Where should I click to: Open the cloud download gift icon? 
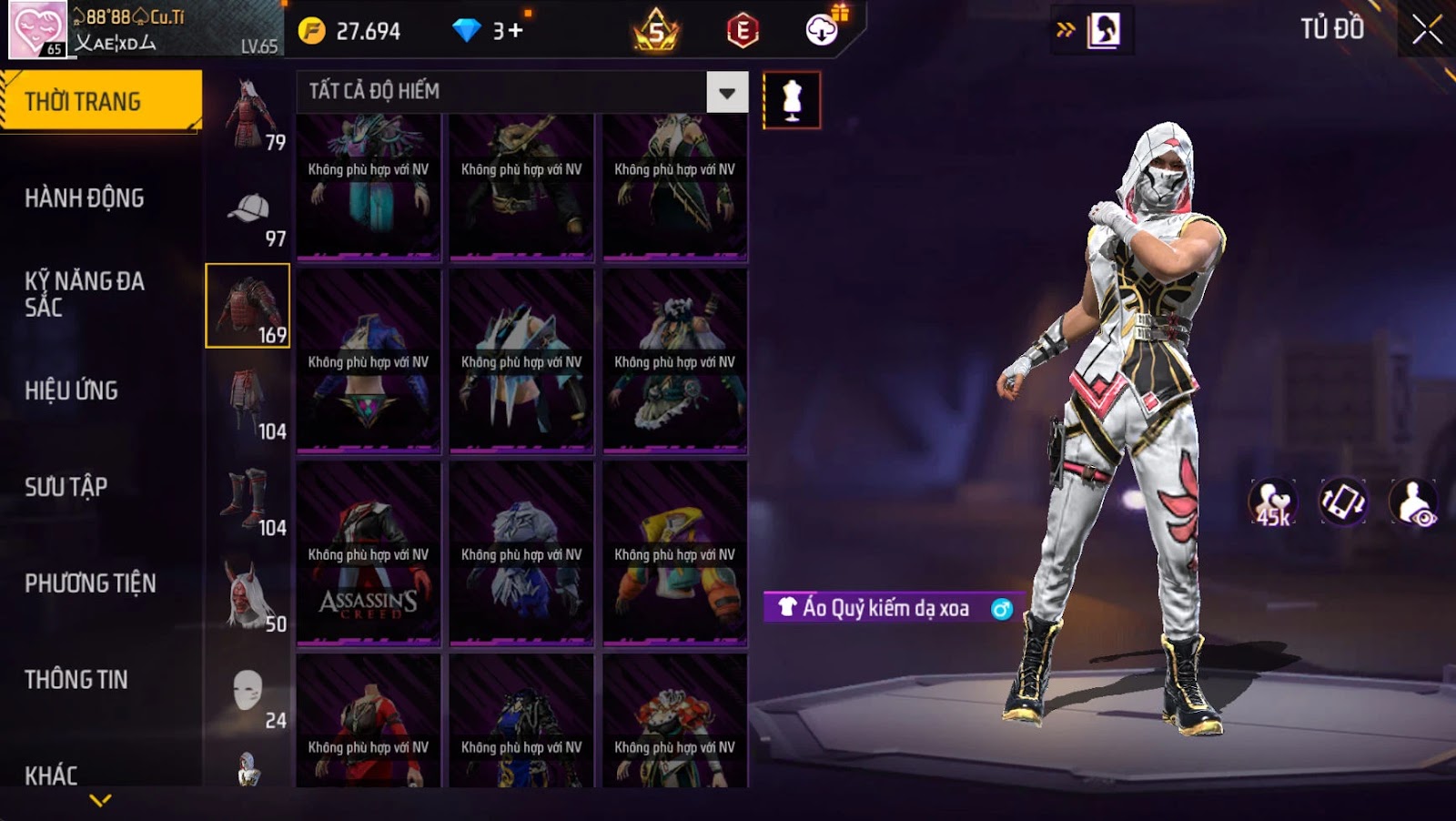(x=823, y=29)
